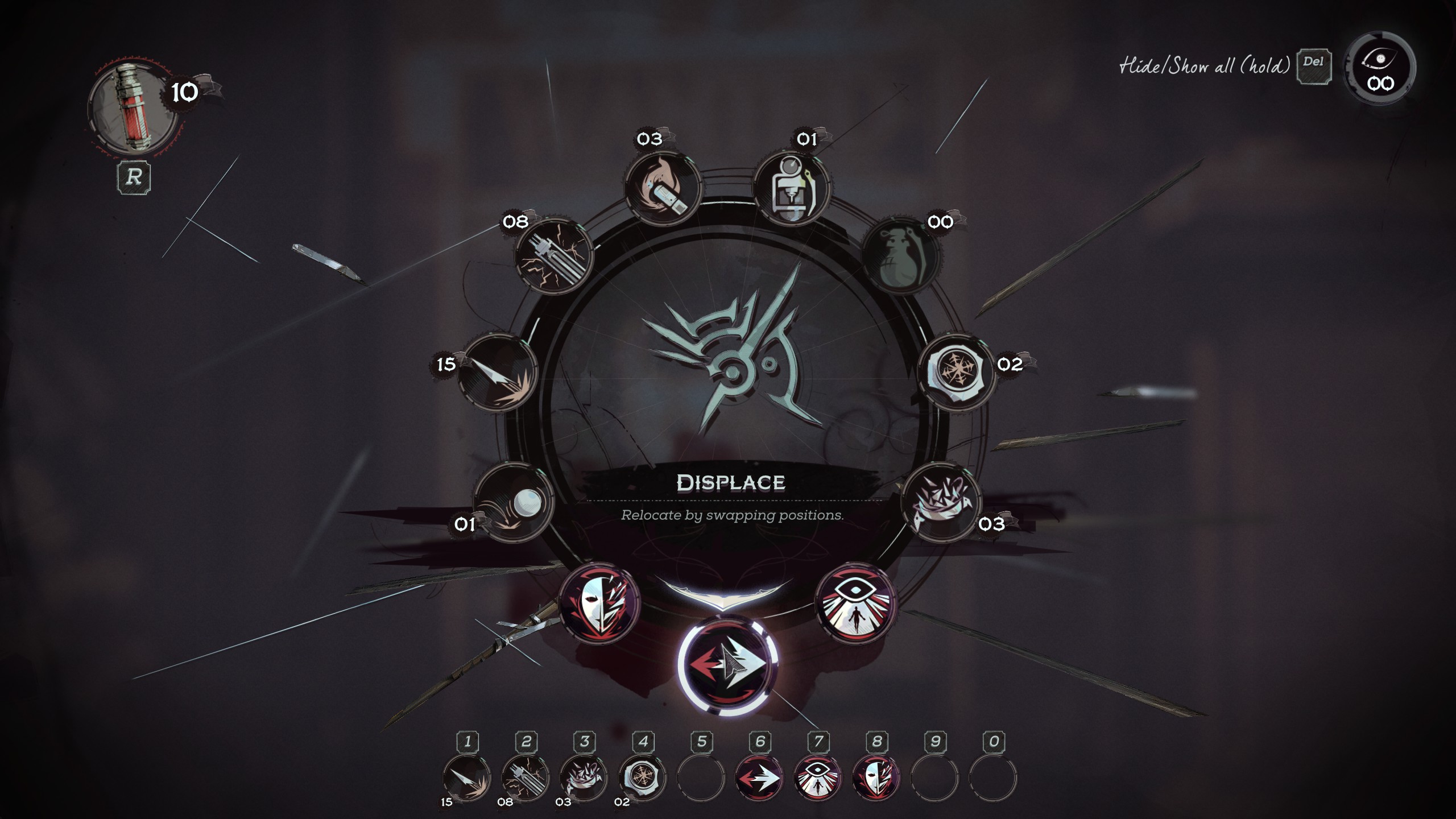
Task: Equip the flaming incendiary ammo on the wheel
Action: (x=663, y=188)
